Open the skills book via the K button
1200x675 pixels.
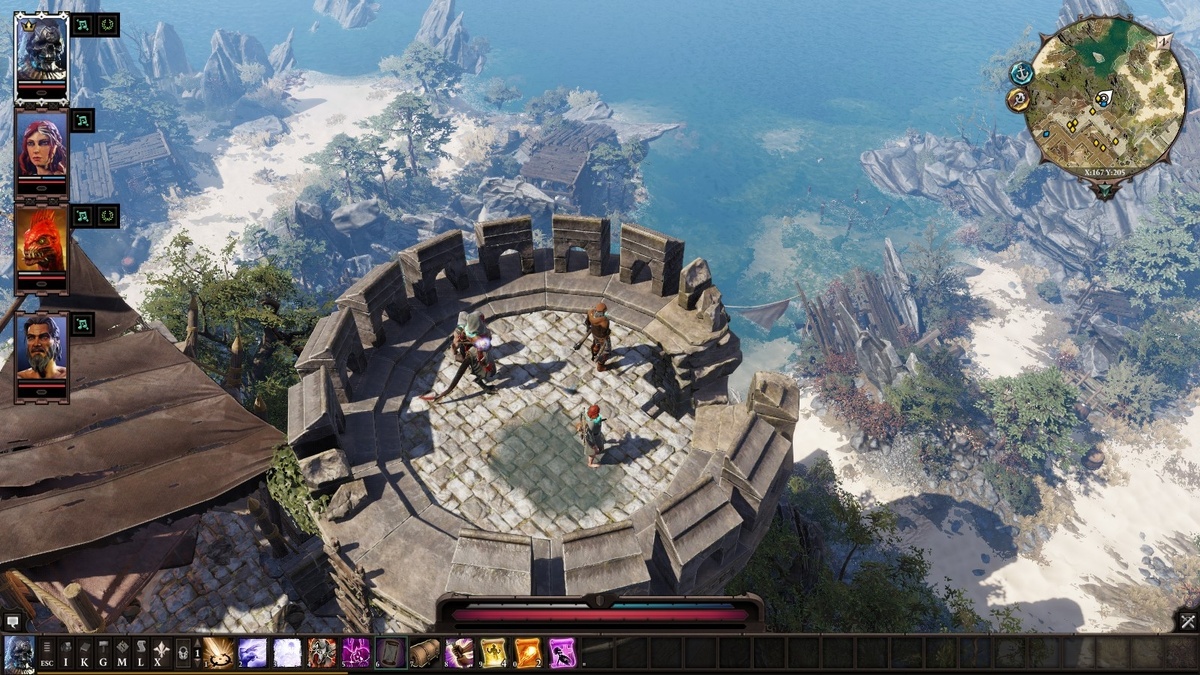click(84, 653)
